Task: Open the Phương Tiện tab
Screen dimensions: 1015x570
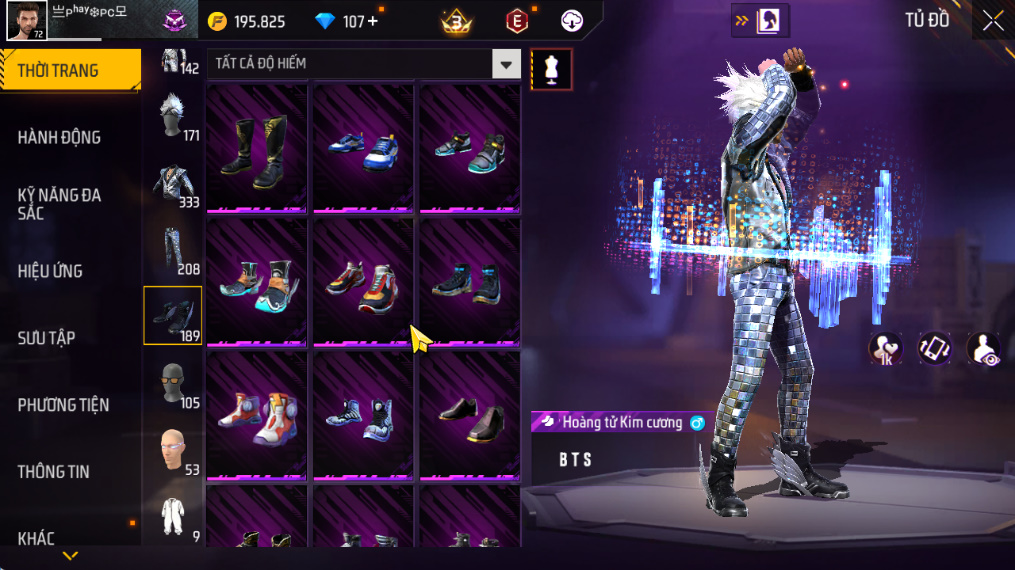Action: (x=63, y=405)
